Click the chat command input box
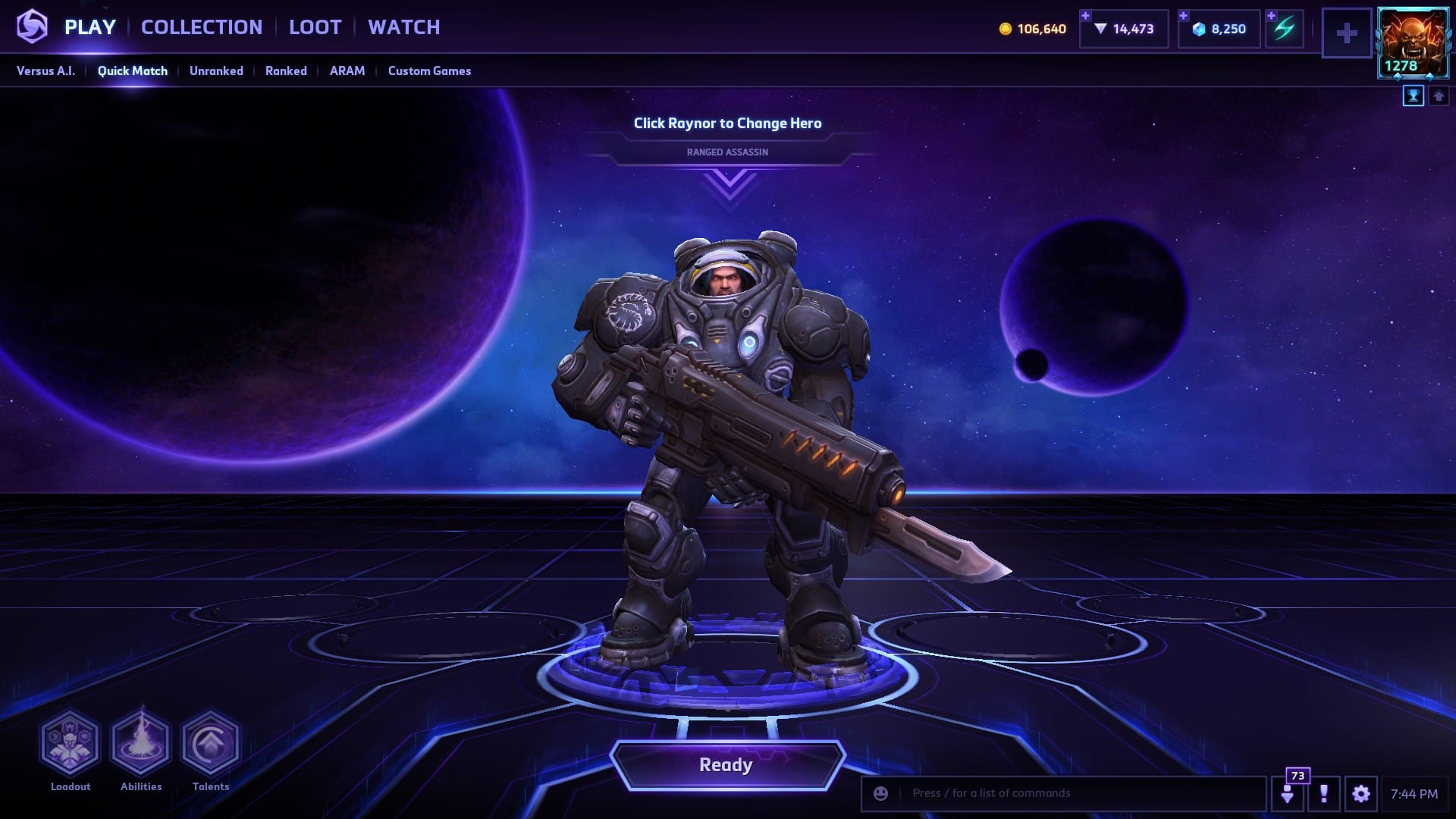This screenshot has width=1456, height=819. (x=1077, y=793)
